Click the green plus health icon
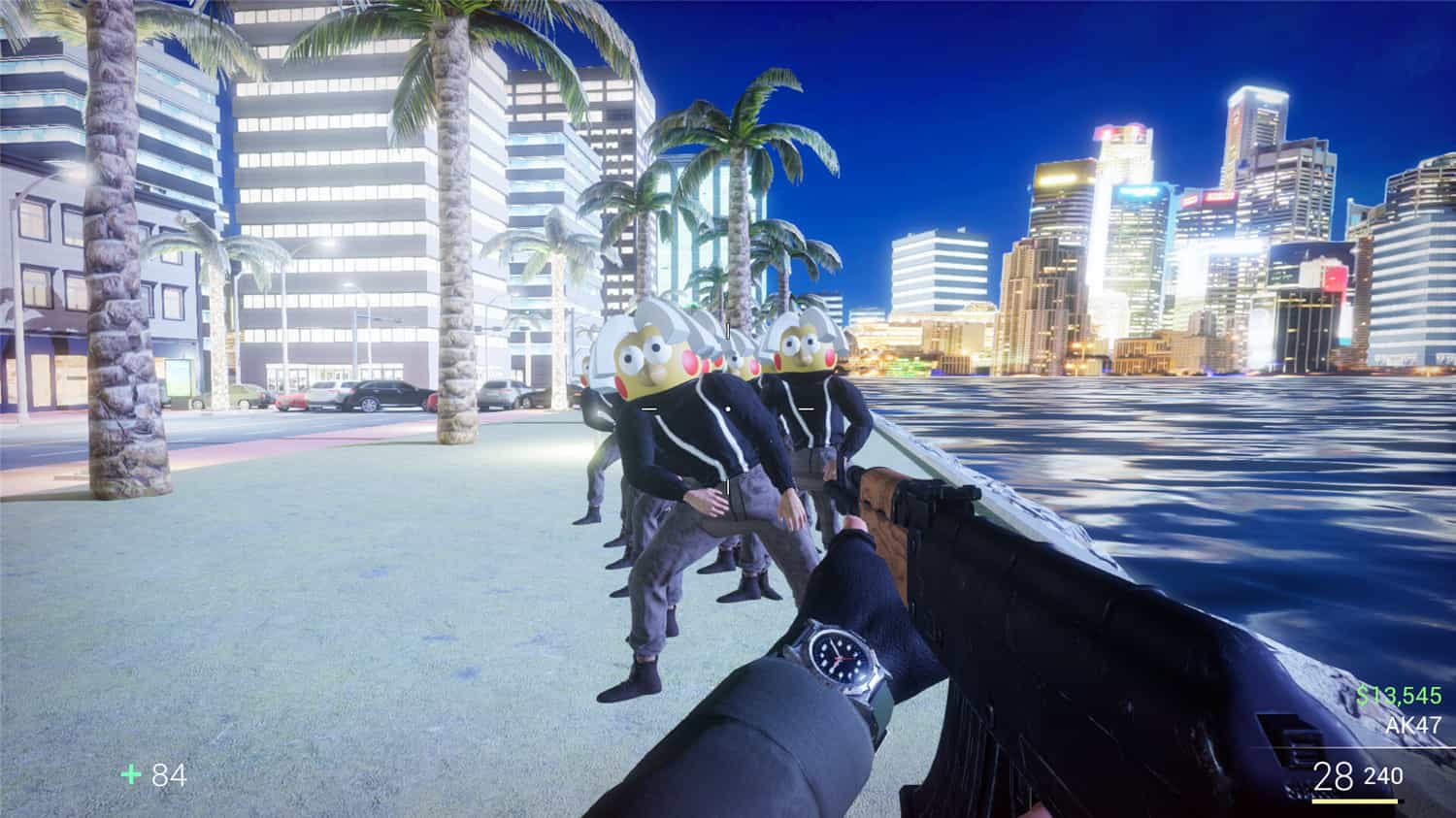1456x818 pixels. pyautogui.click(x=130, y=775)
